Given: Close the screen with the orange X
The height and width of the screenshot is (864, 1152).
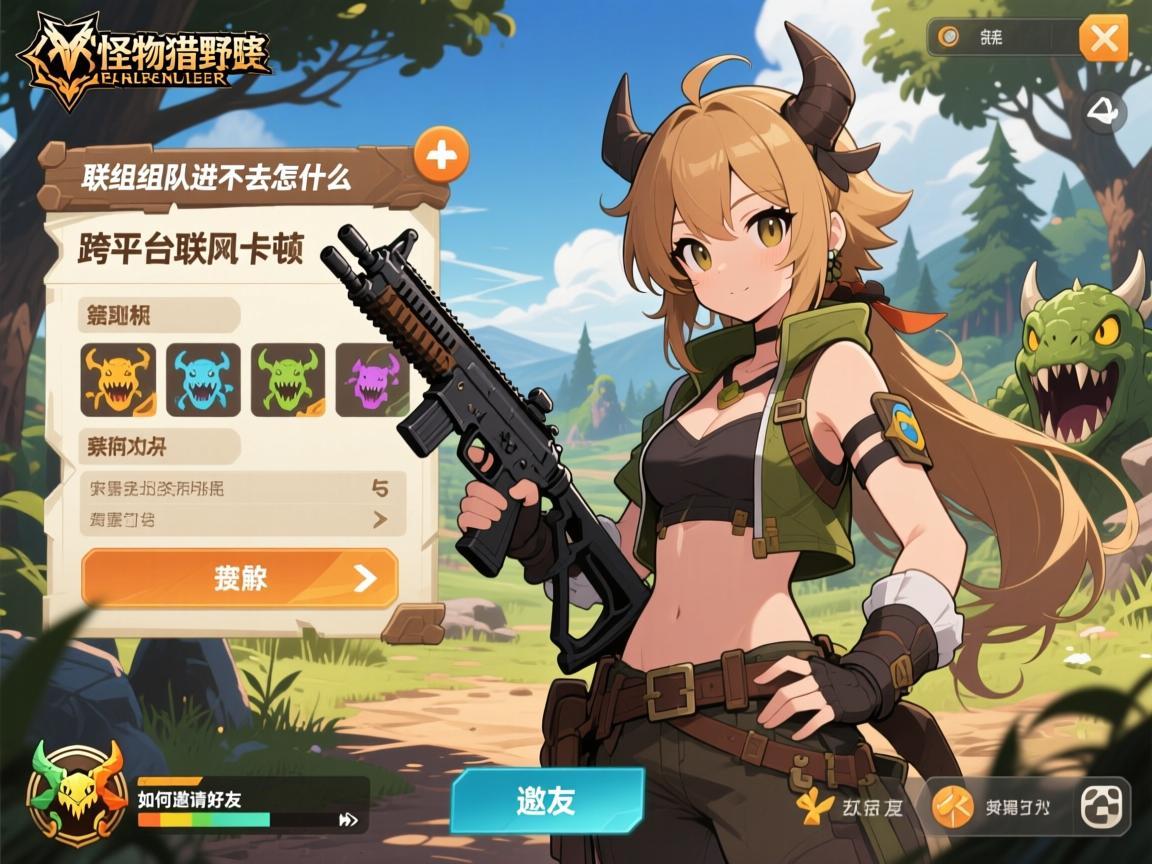Looking at the screenshot, I should pyautogui.click(x=1103, y=39).
